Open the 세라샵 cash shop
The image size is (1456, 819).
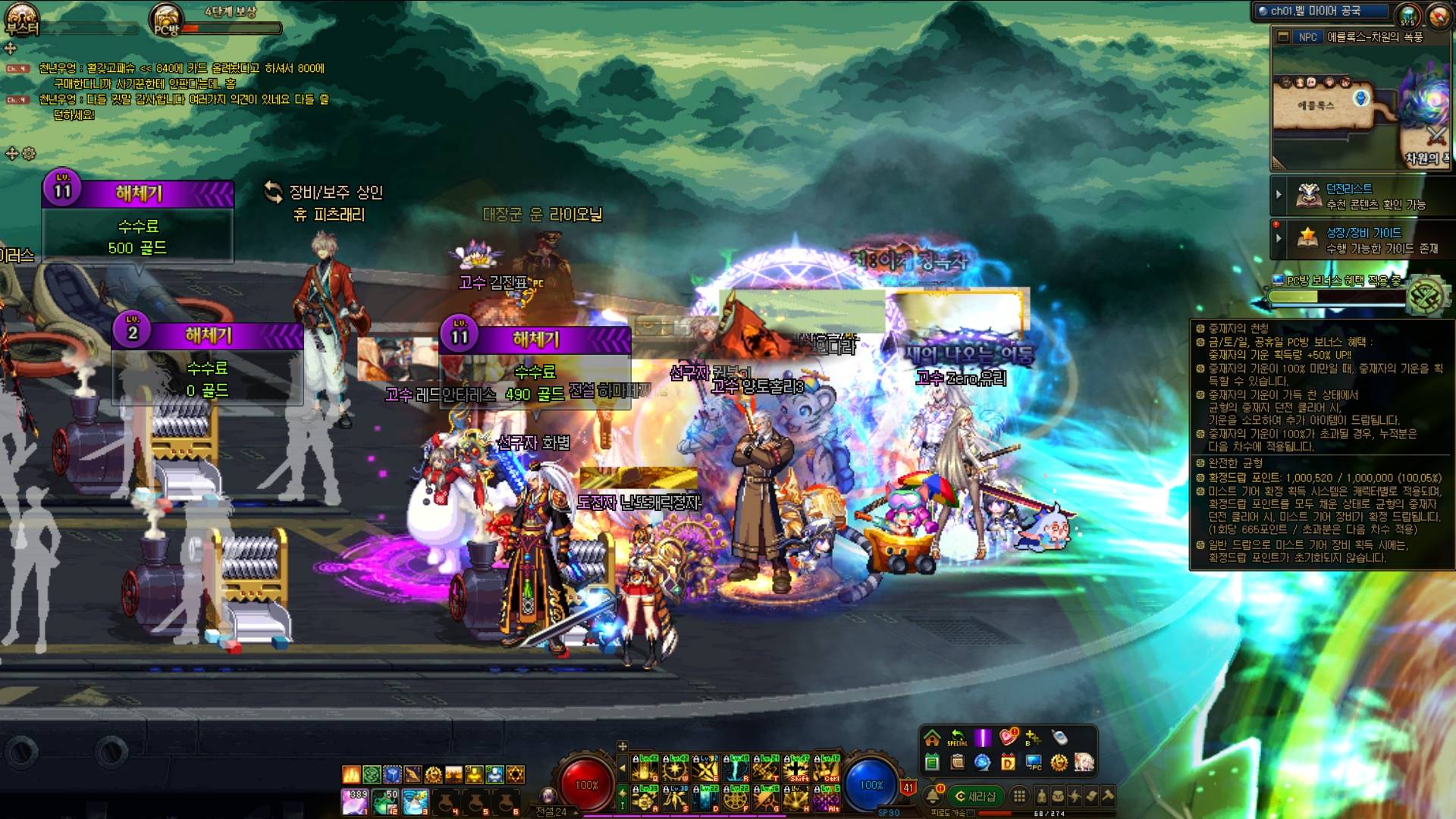[975, 796]
